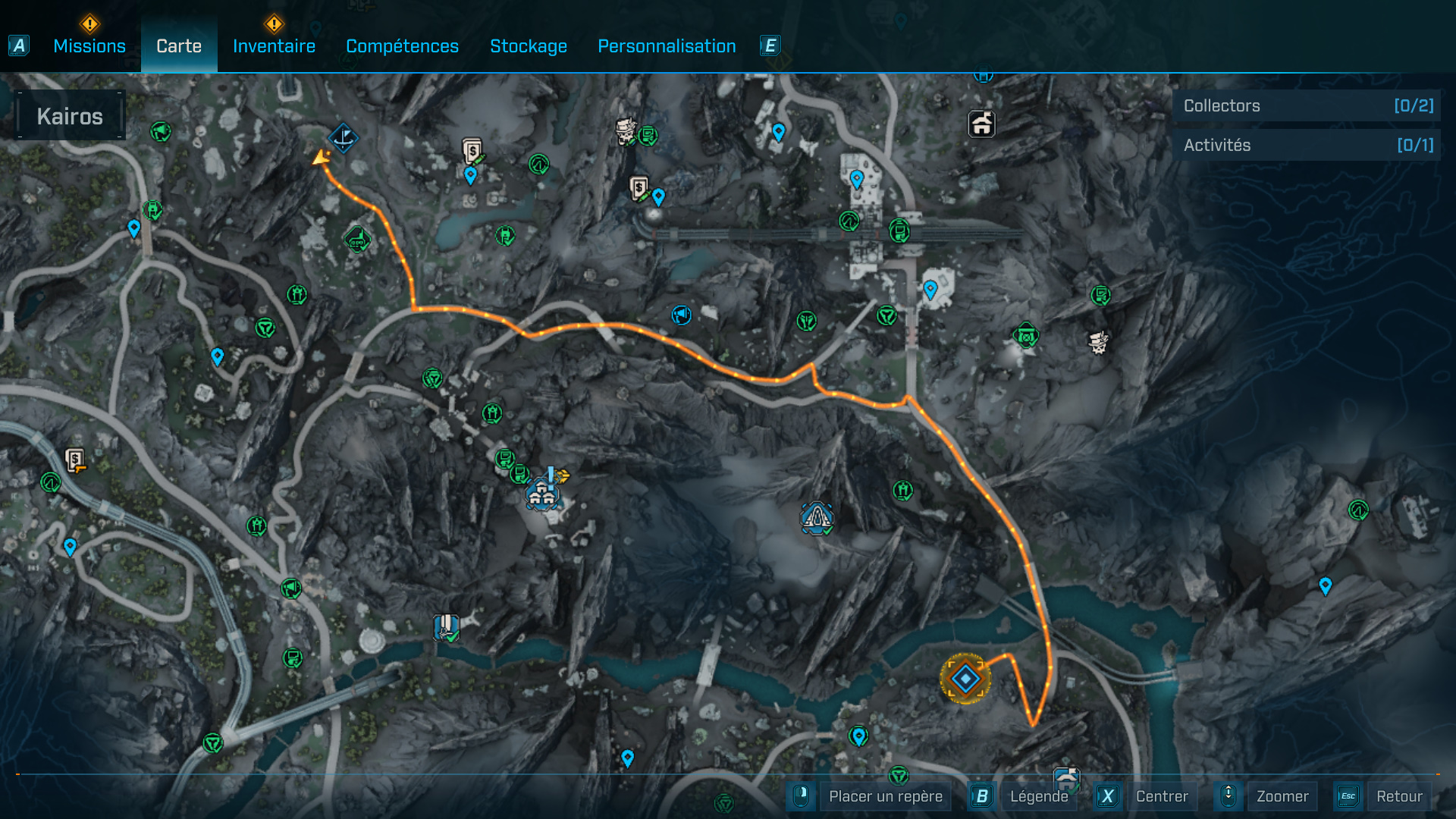Viewport: 1456px width, 819px height.
Task: Select the white house safehouse marker
Action: tap(981, 124)
